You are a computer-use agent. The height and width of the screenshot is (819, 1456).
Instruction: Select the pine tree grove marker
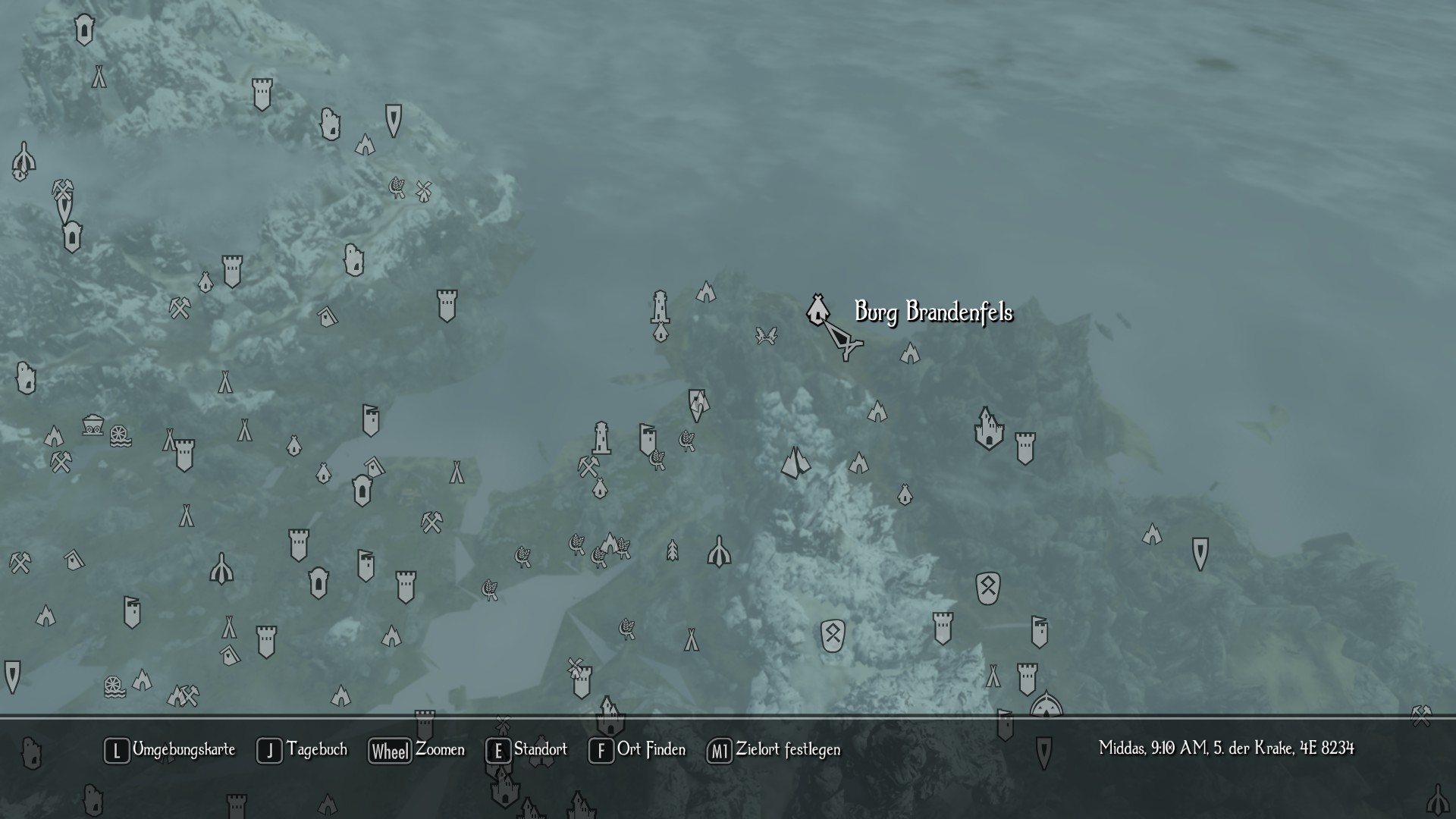(x=672, y=550)
